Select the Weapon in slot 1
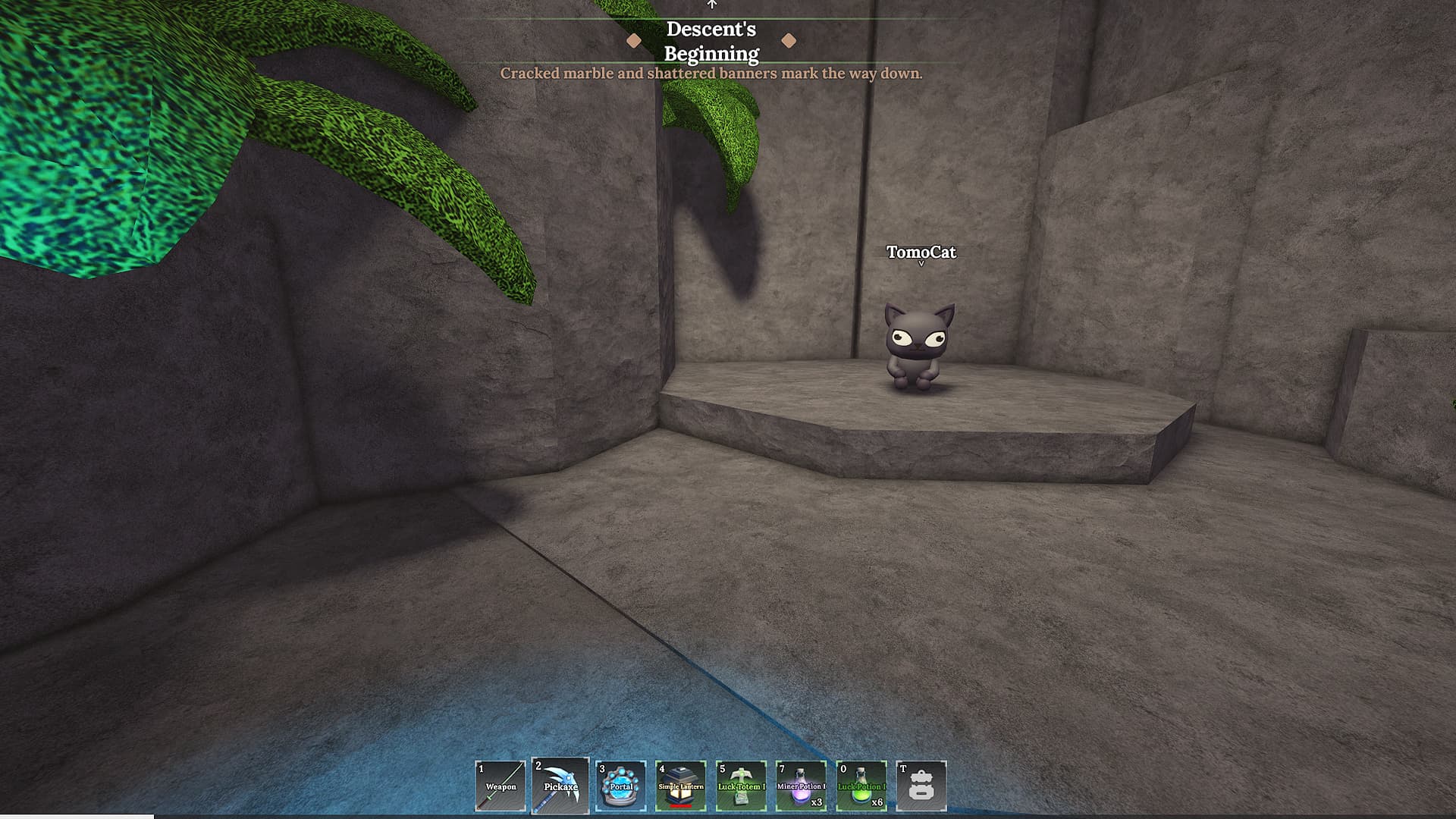The height and width of the screenshot is (819, 1456). click(x=500, y=785)
